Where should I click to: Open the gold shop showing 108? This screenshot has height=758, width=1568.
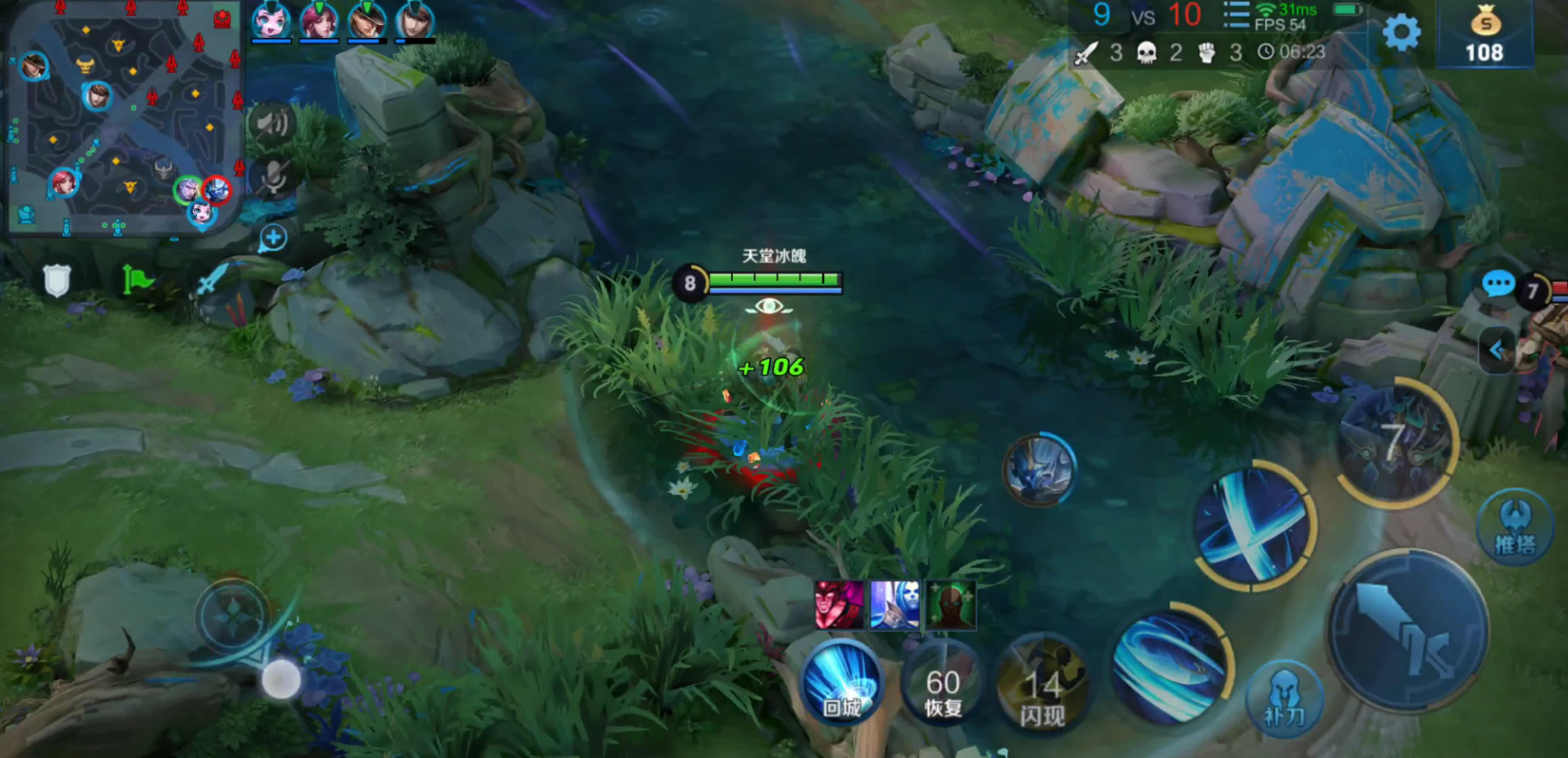click(x=1484, y=35)
